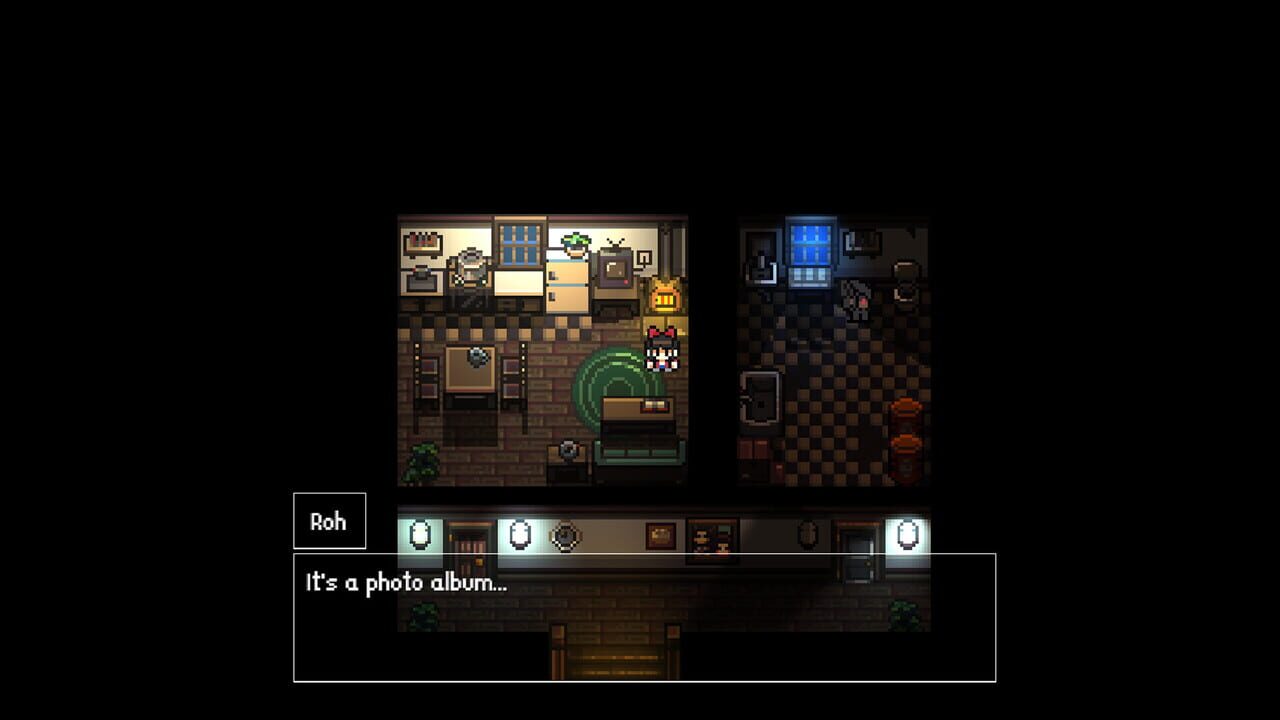Select the plant atop the refrigerator
This screenshot has height=720, width=1280.
[x=574, y=244]
